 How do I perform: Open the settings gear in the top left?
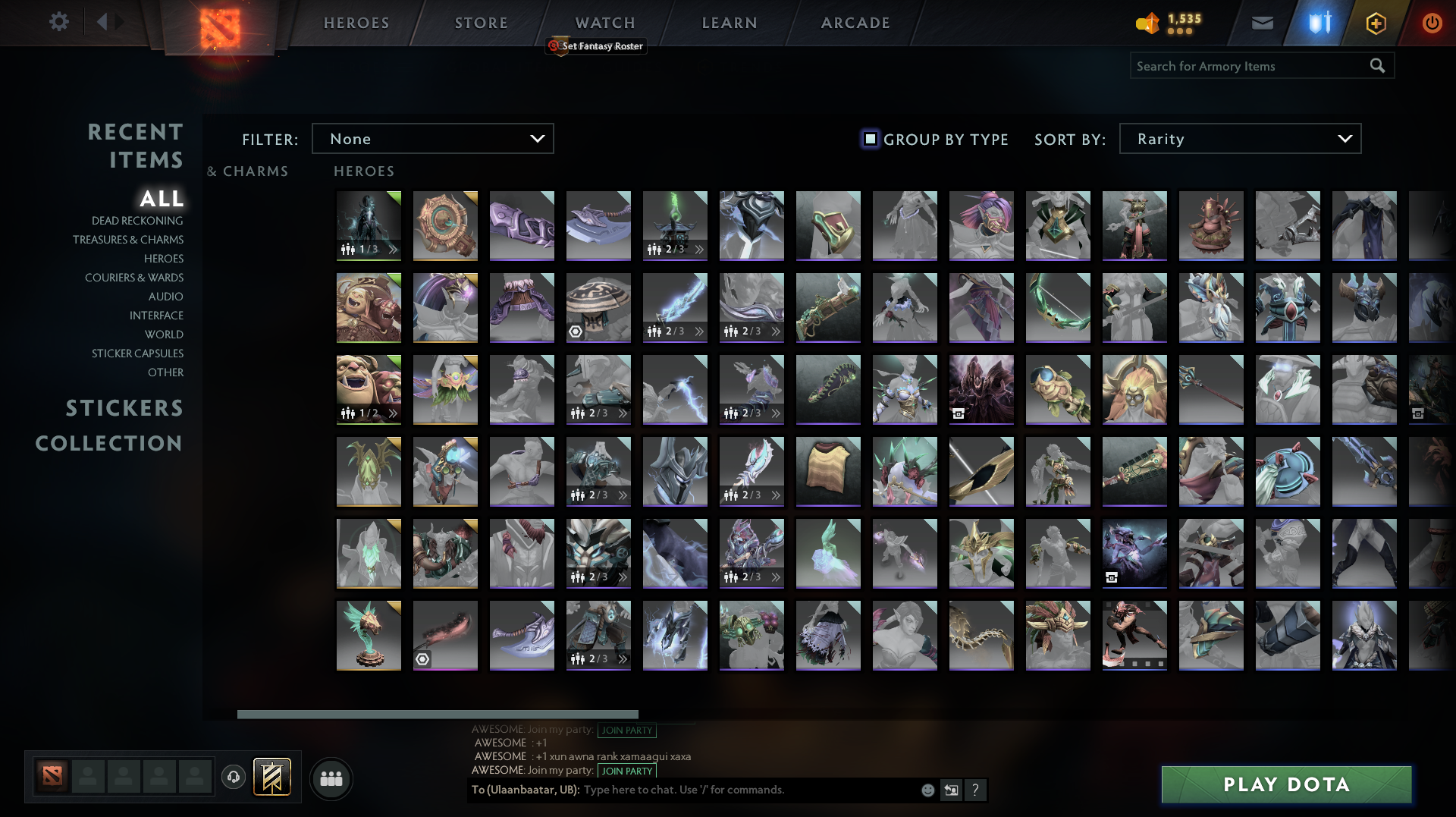59,22
